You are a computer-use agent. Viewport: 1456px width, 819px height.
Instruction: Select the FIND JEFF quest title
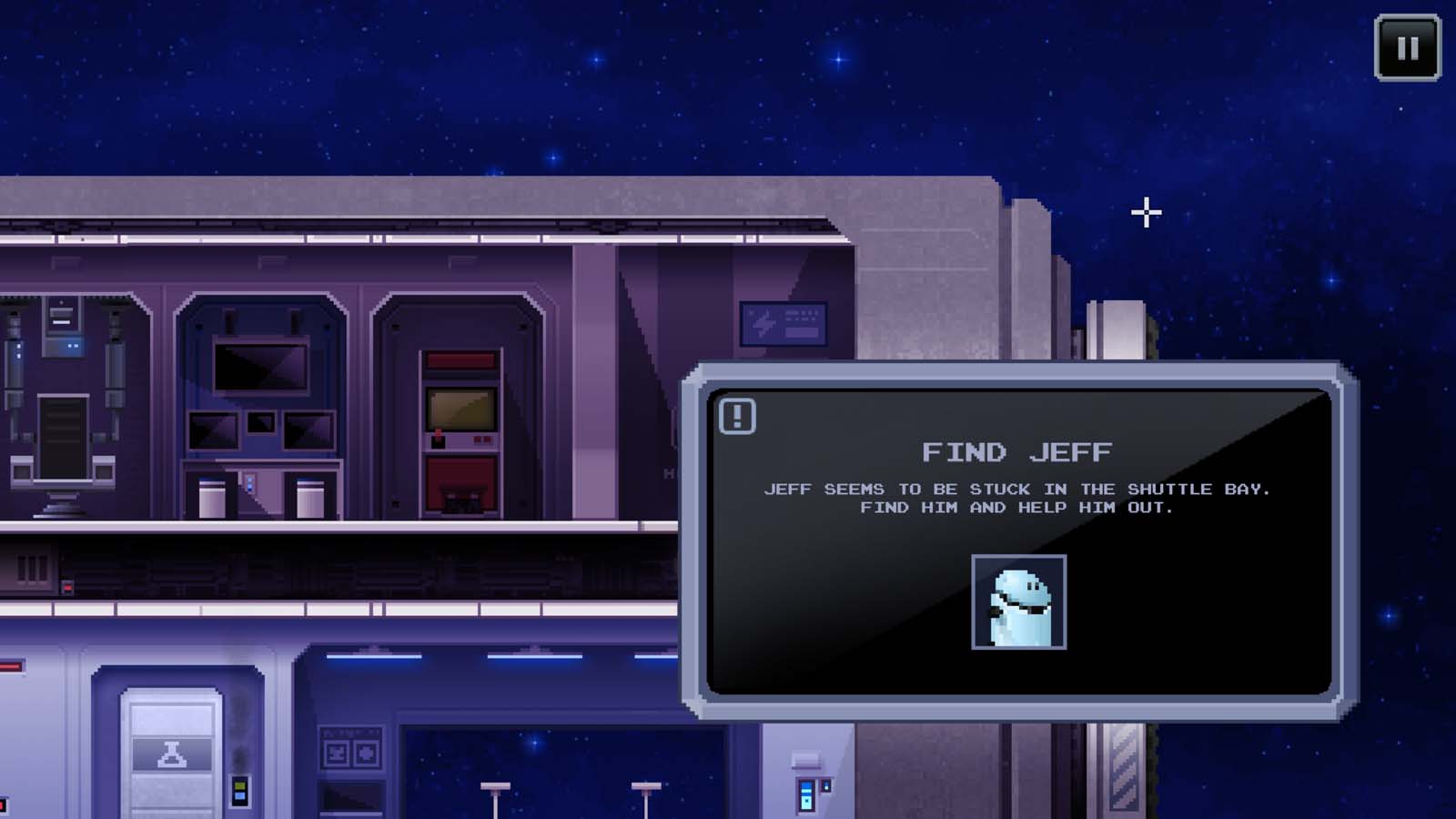pos(1017,451)
